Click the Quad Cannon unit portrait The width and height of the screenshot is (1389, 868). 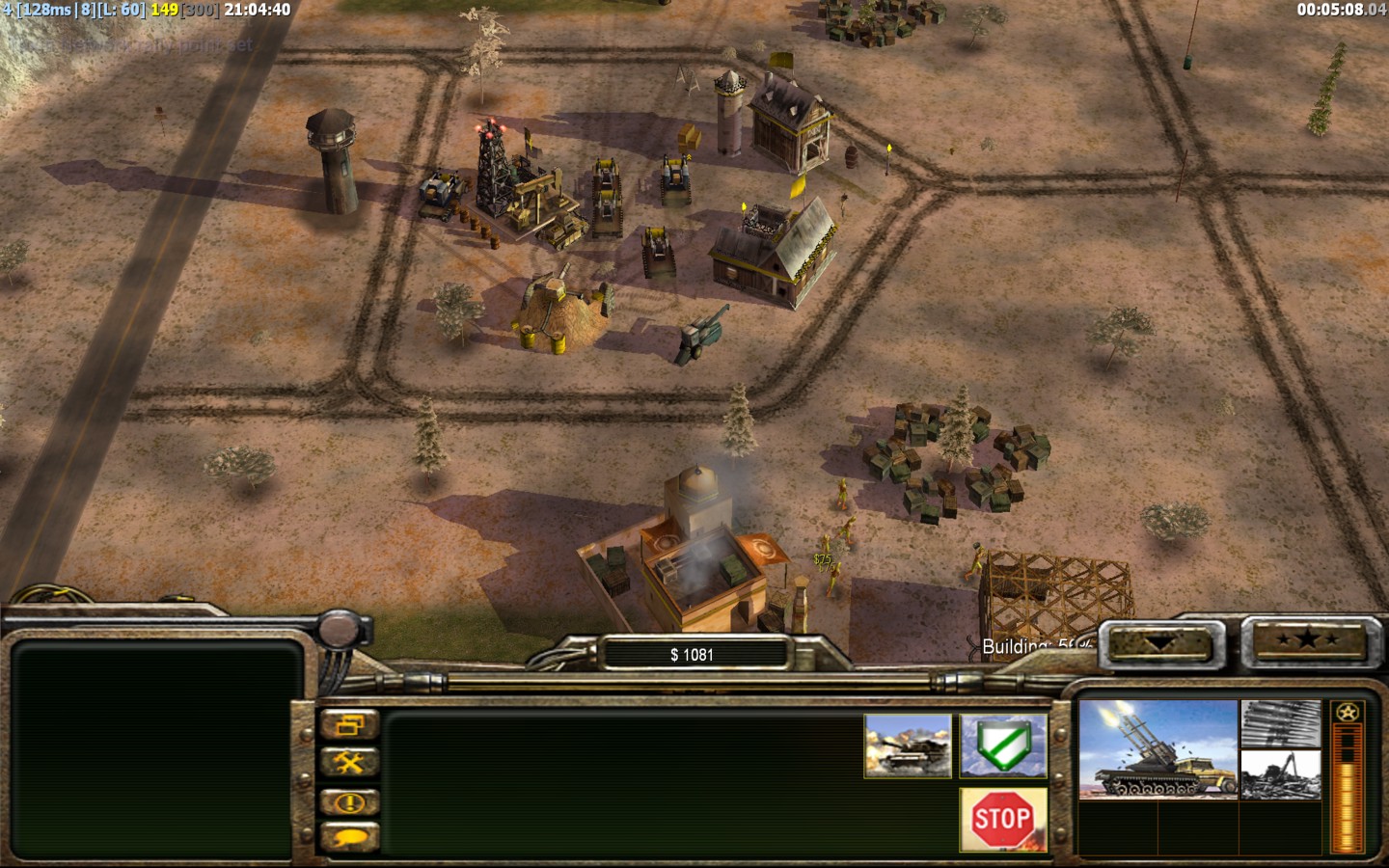point(1157,749)
